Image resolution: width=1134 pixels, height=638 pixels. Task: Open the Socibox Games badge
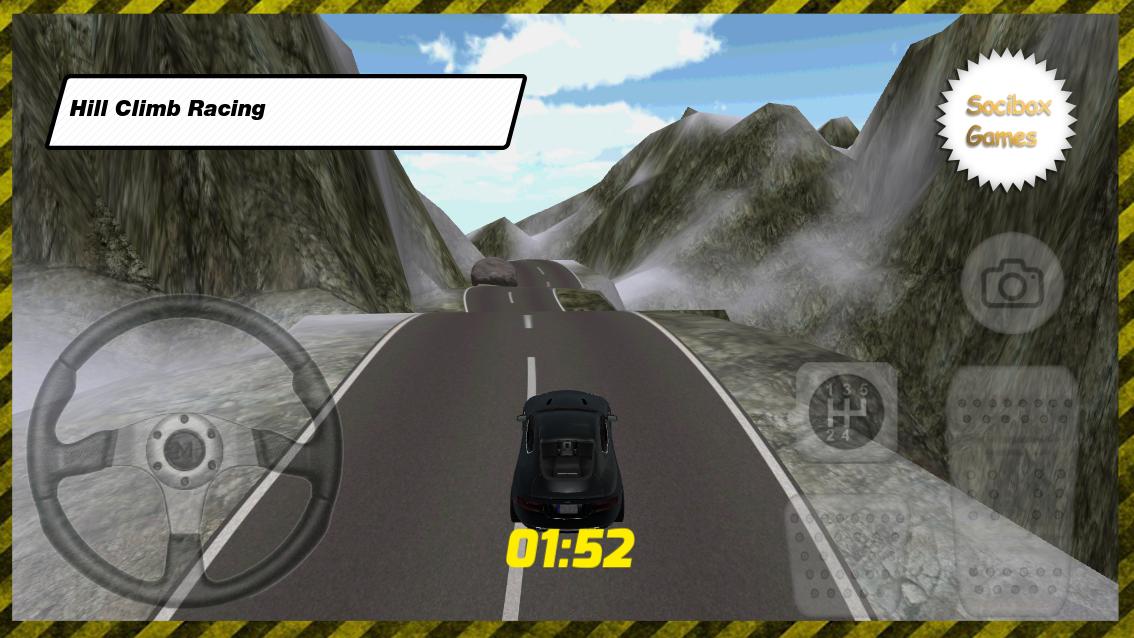(1007, 120)
